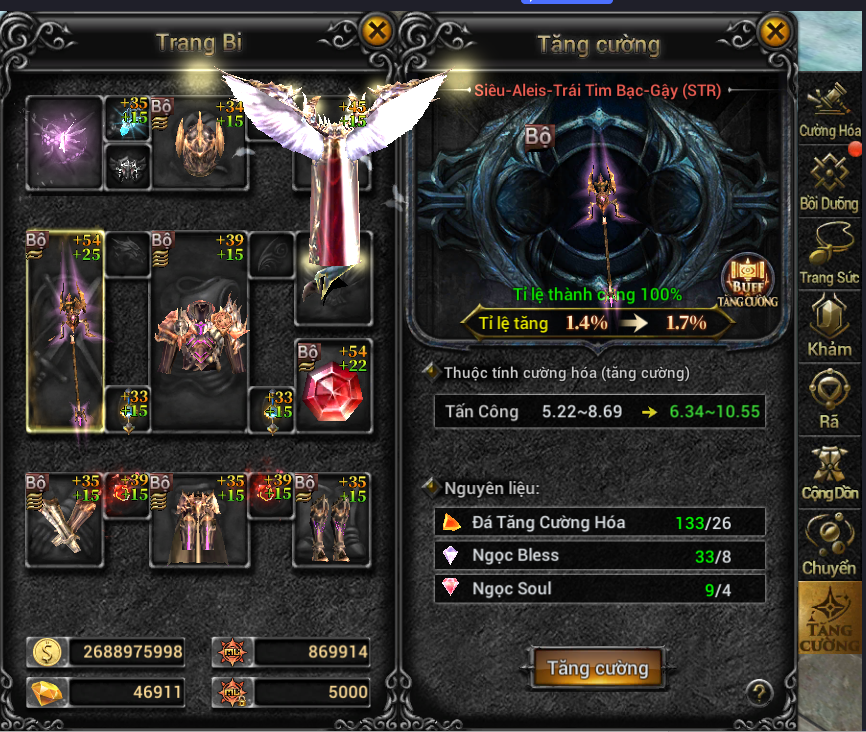866x732 pixels.
Task: Go to the Chuyển tab
Action: pyautogui.click(x=829, y=545)
